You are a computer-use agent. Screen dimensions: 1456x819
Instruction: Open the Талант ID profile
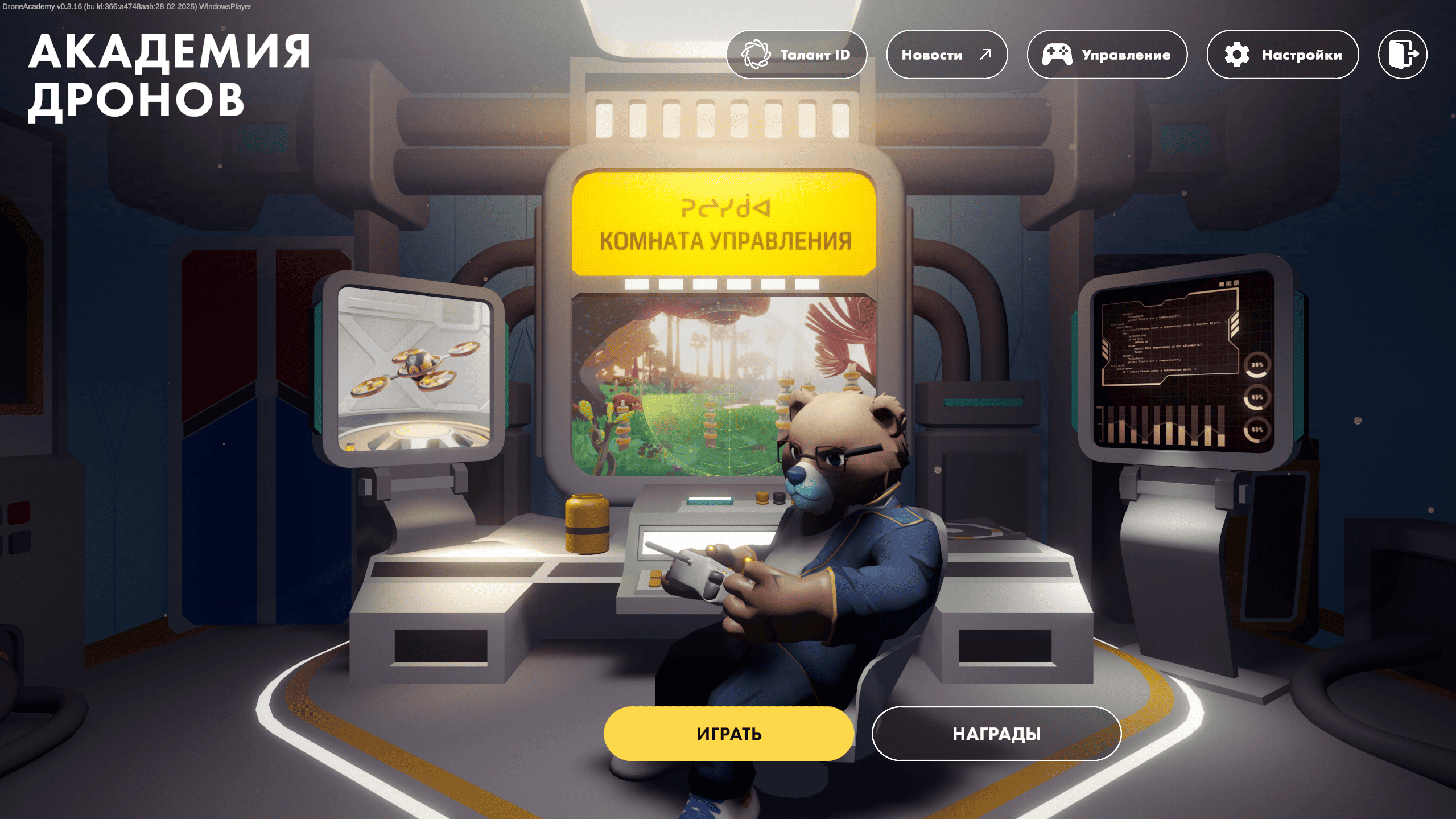point(797,55)
